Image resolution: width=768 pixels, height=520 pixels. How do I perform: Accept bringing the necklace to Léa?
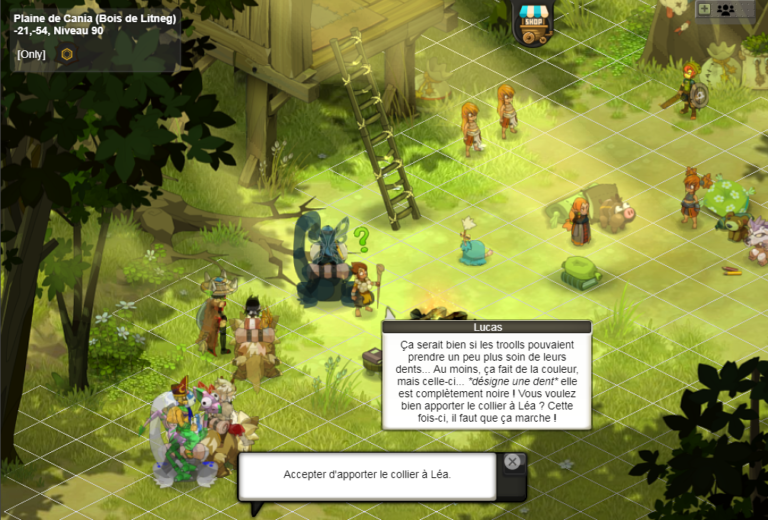coord(367,474)
